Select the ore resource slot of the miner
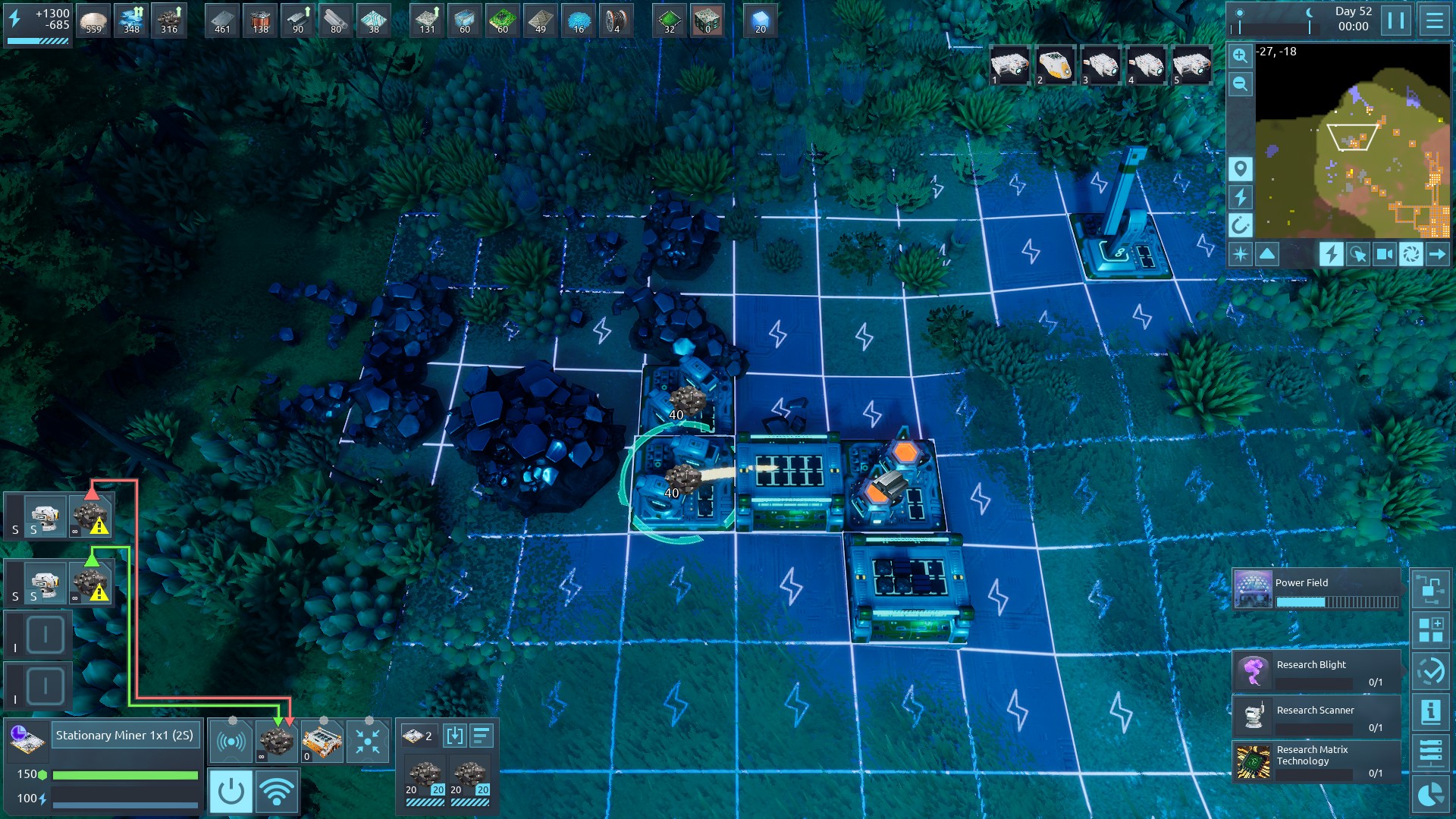Screen dimensions: 1456x819 tap(276, 740)
